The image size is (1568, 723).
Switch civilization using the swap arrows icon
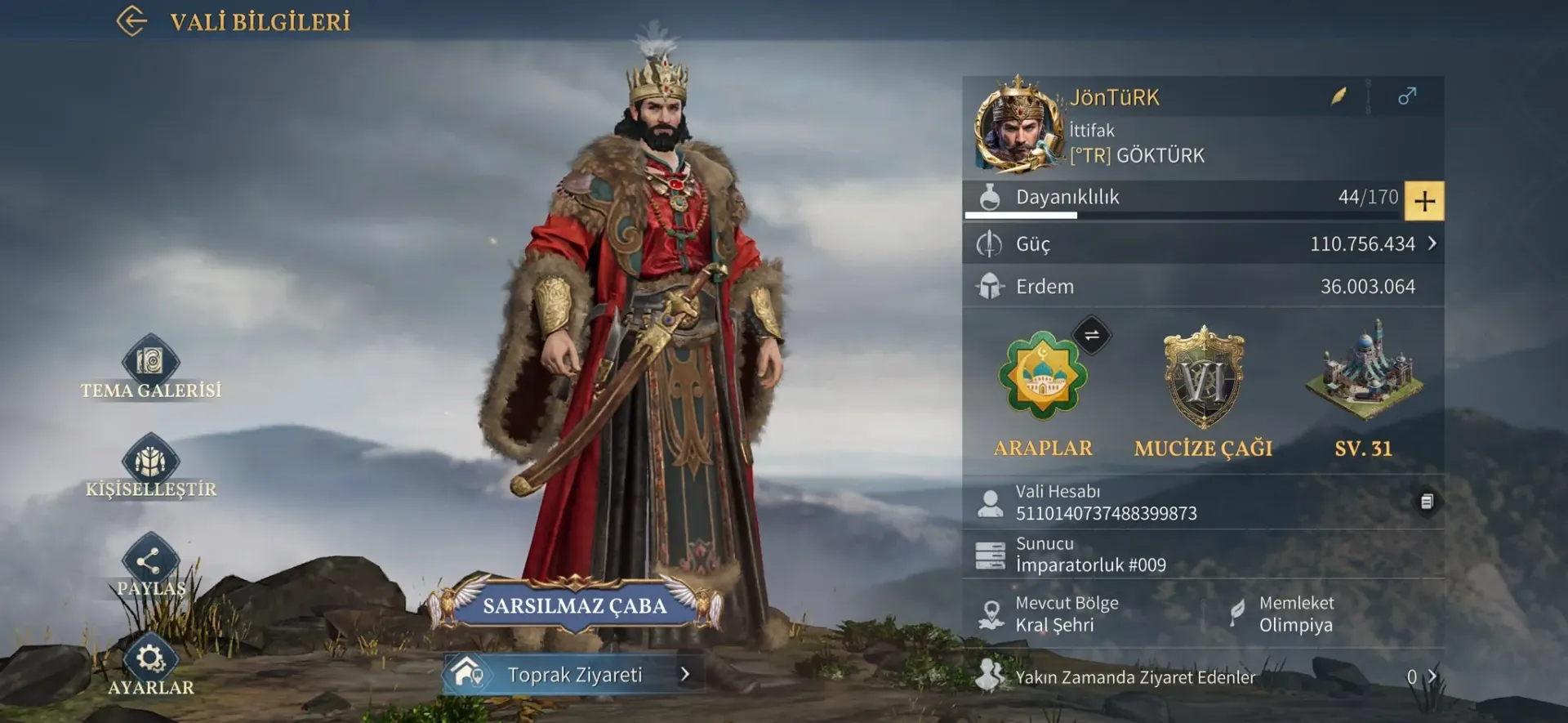(x=1091, y=335)
